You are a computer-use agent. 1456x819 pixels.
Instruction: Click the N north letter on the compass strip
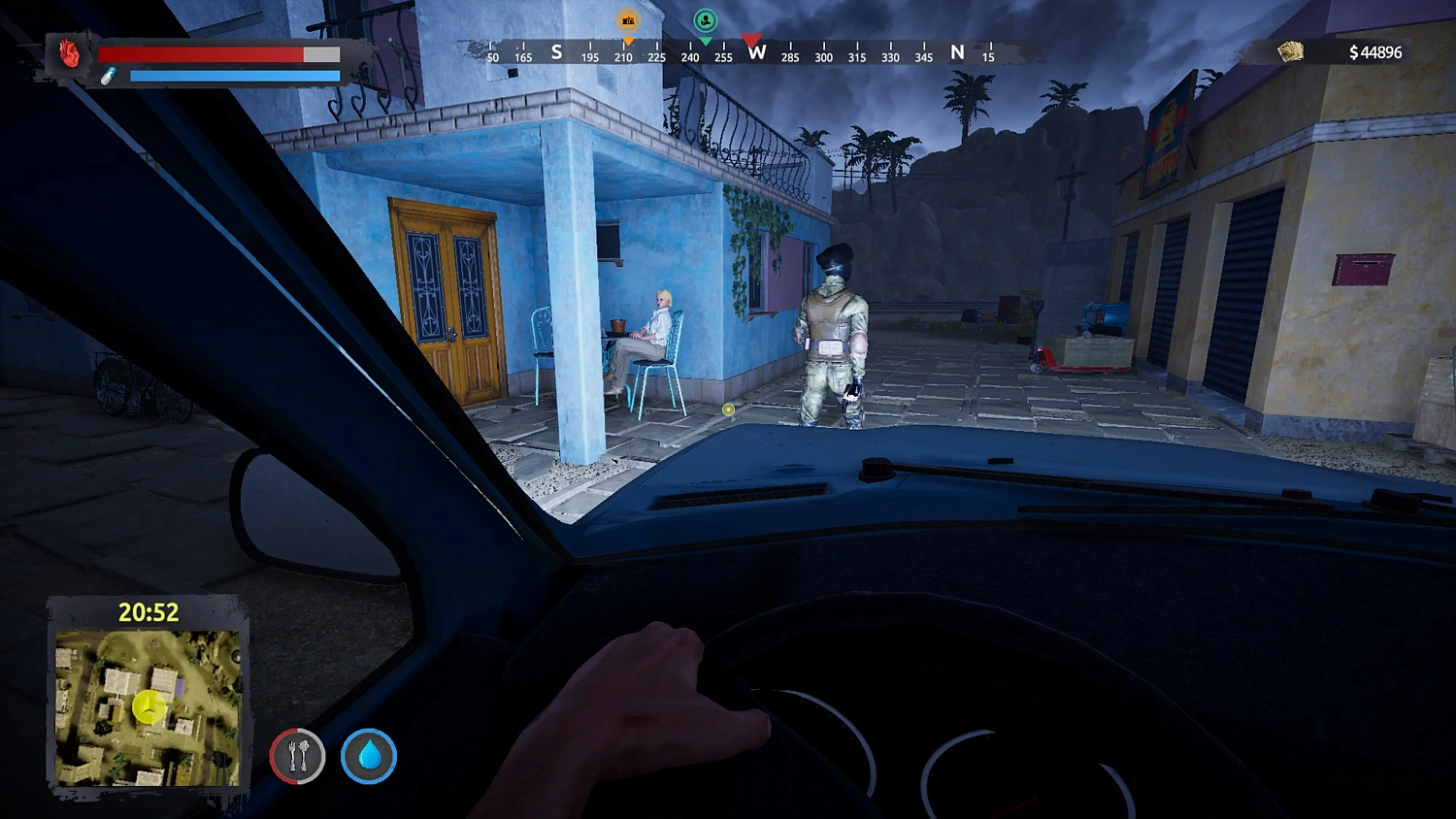957,53
